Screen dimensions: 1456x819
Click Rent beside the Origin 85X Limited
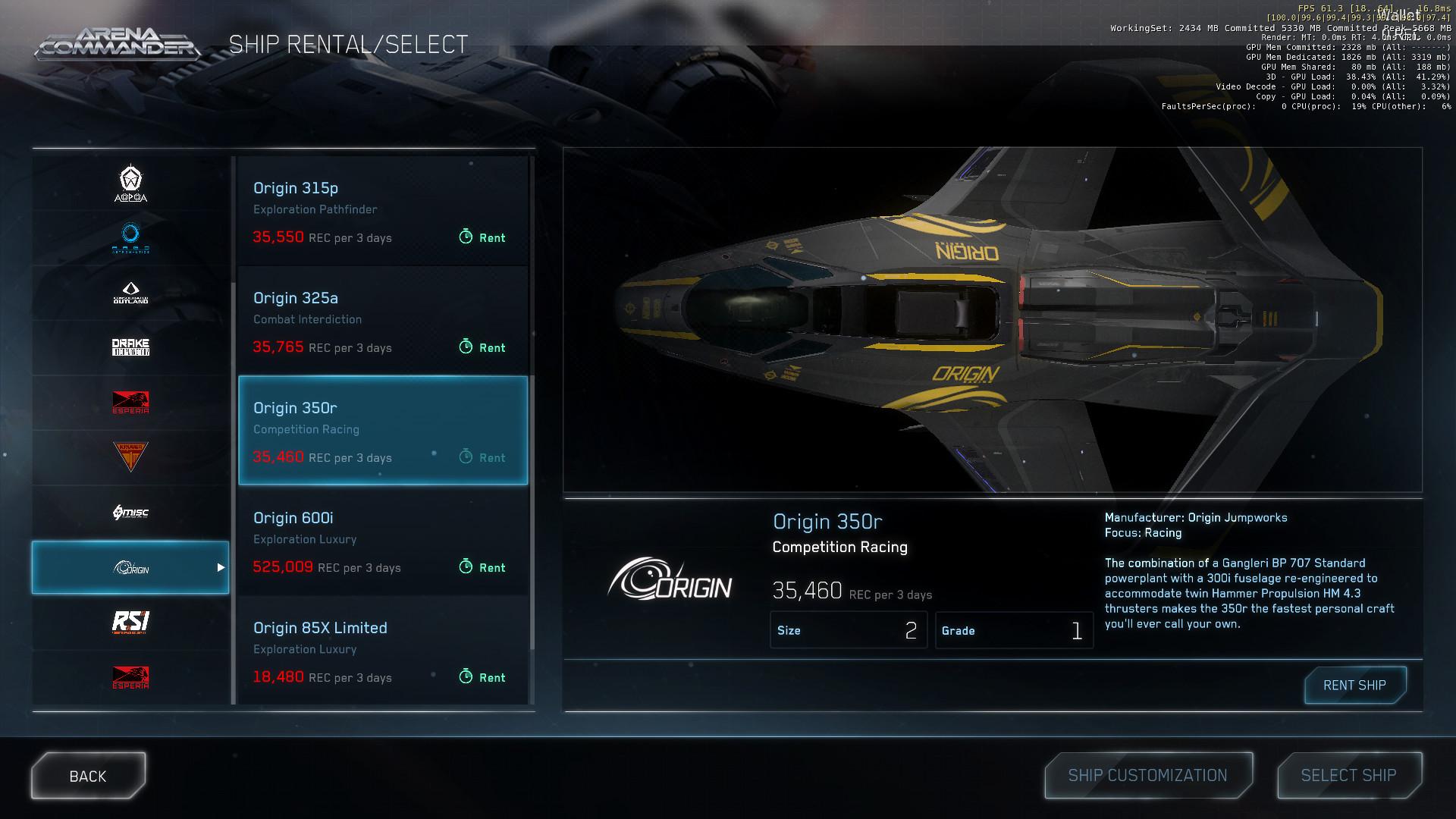(x=483, y=677)
